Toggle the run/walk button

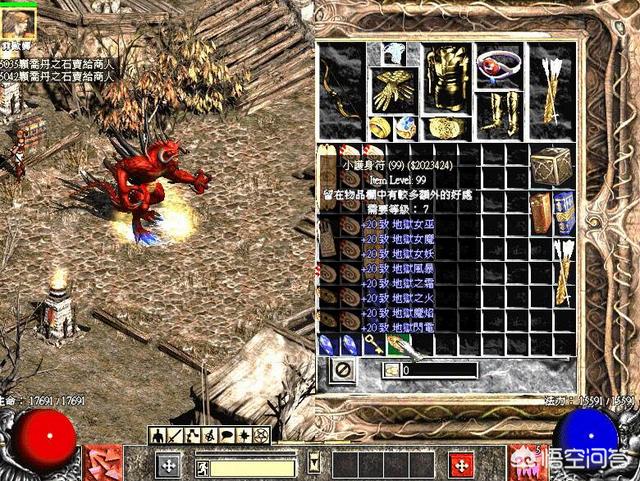(202, 466)
